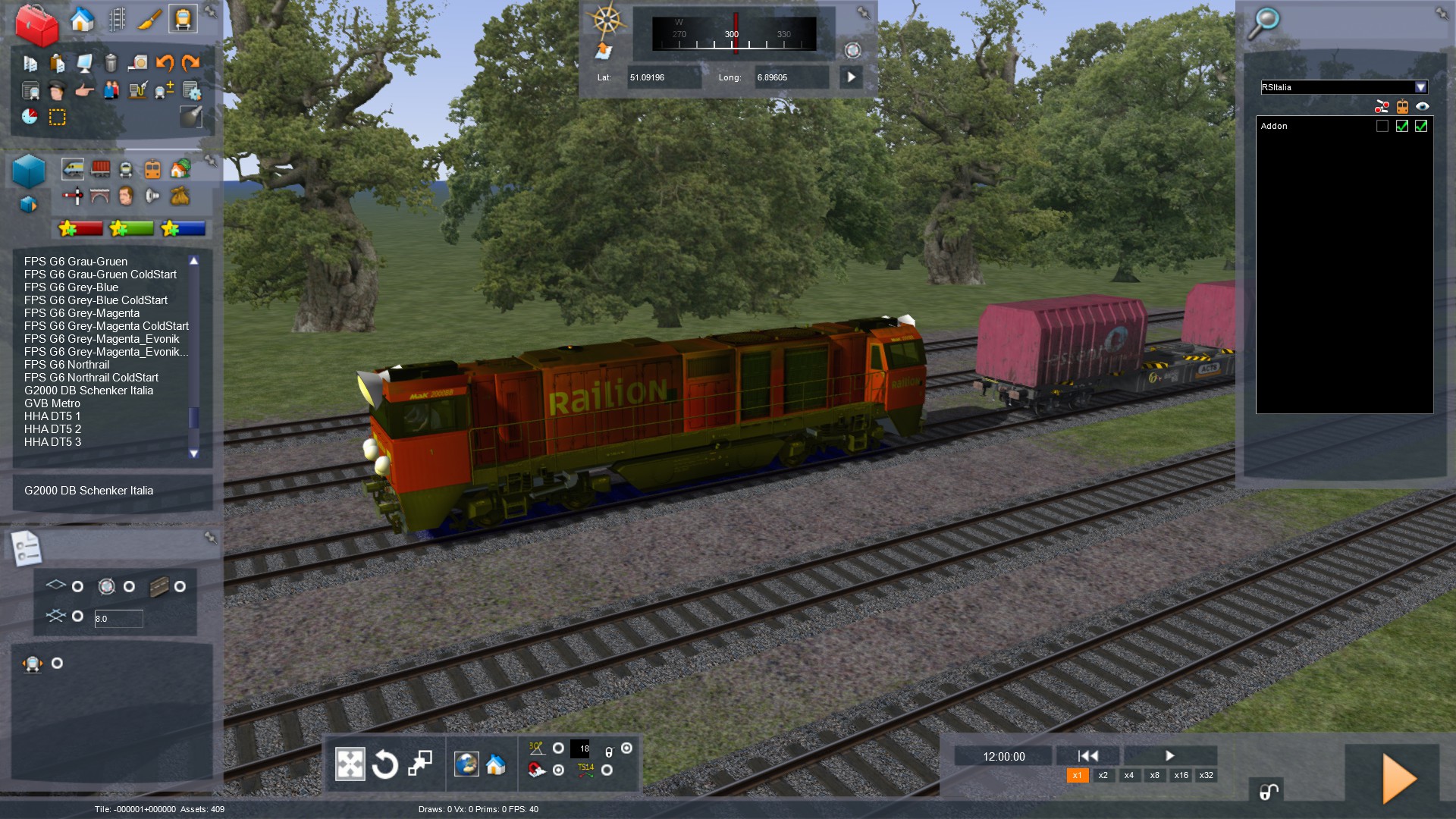The height and width of the screenshot is (819, 1456).
Task: Select the rotate gizmo tool
Action: [385, 764]
